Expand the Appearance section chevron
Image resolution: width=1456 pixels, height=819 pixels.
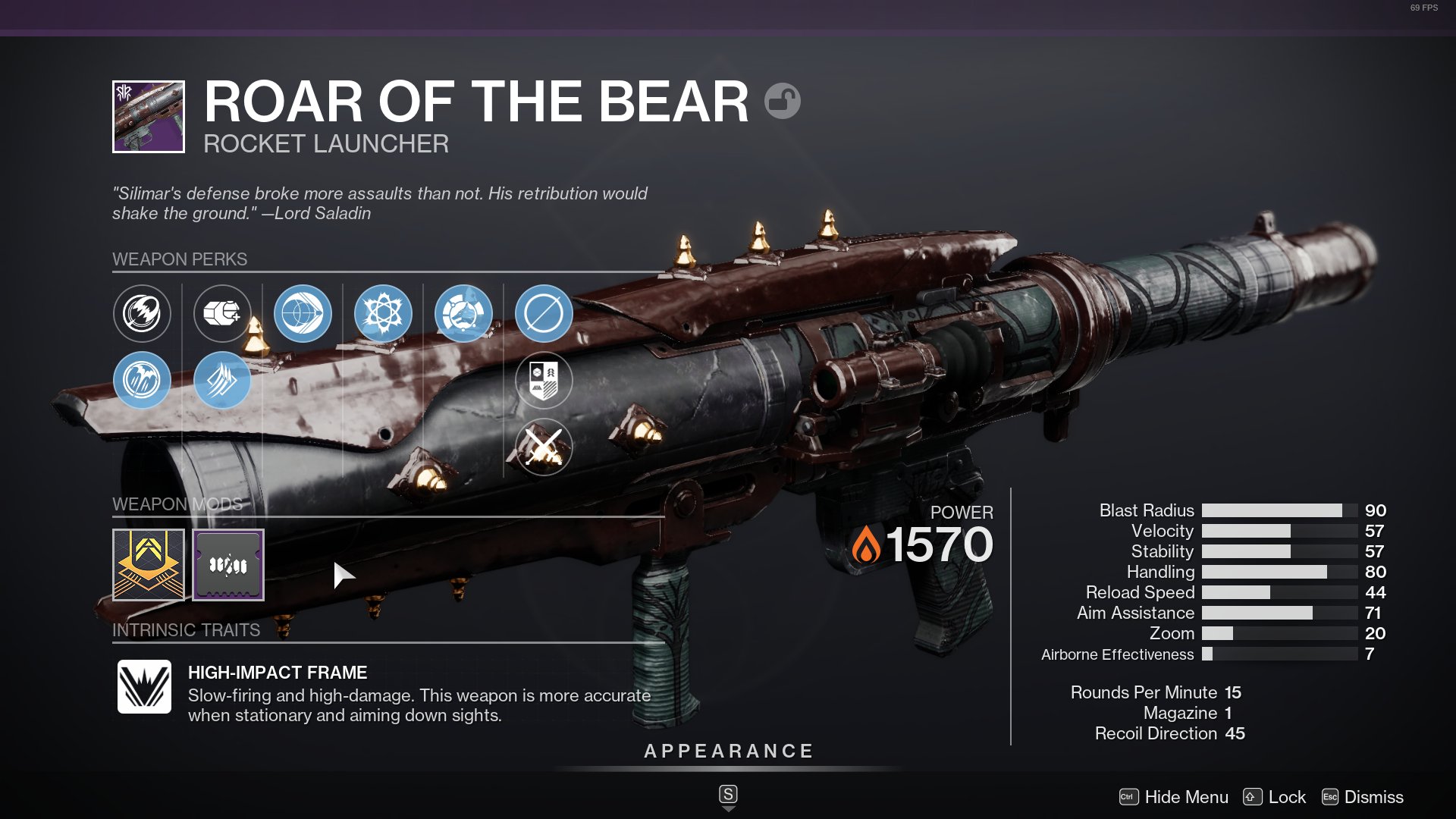point(727,806)
